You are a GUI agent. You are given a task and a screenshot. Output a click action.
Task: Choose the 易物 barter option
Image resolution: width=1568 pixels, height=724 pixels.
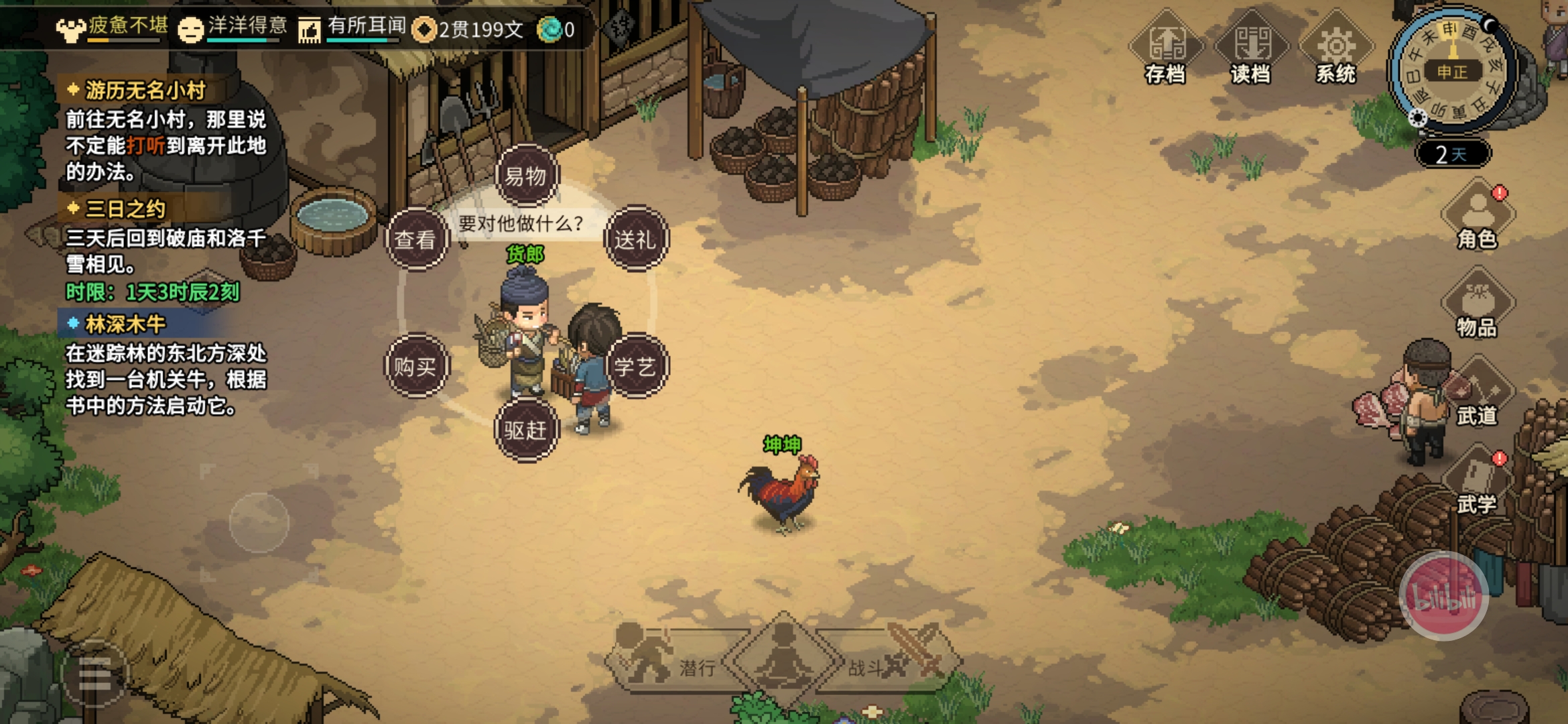pyautogui.click(x=526, y=176)
